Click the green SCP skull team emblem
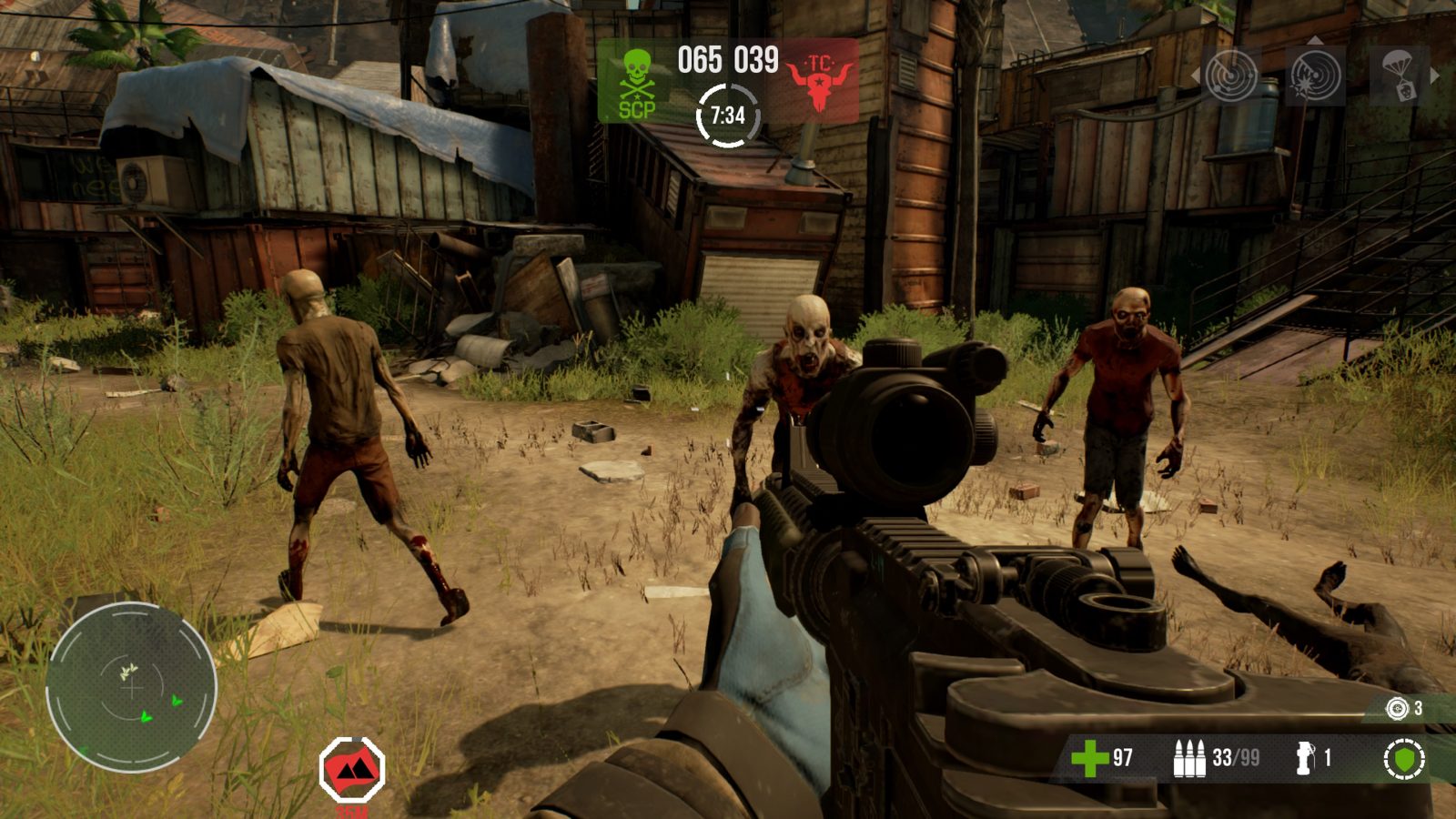Viewport: 1456px width, 819px height. click(x=637, y=84)
